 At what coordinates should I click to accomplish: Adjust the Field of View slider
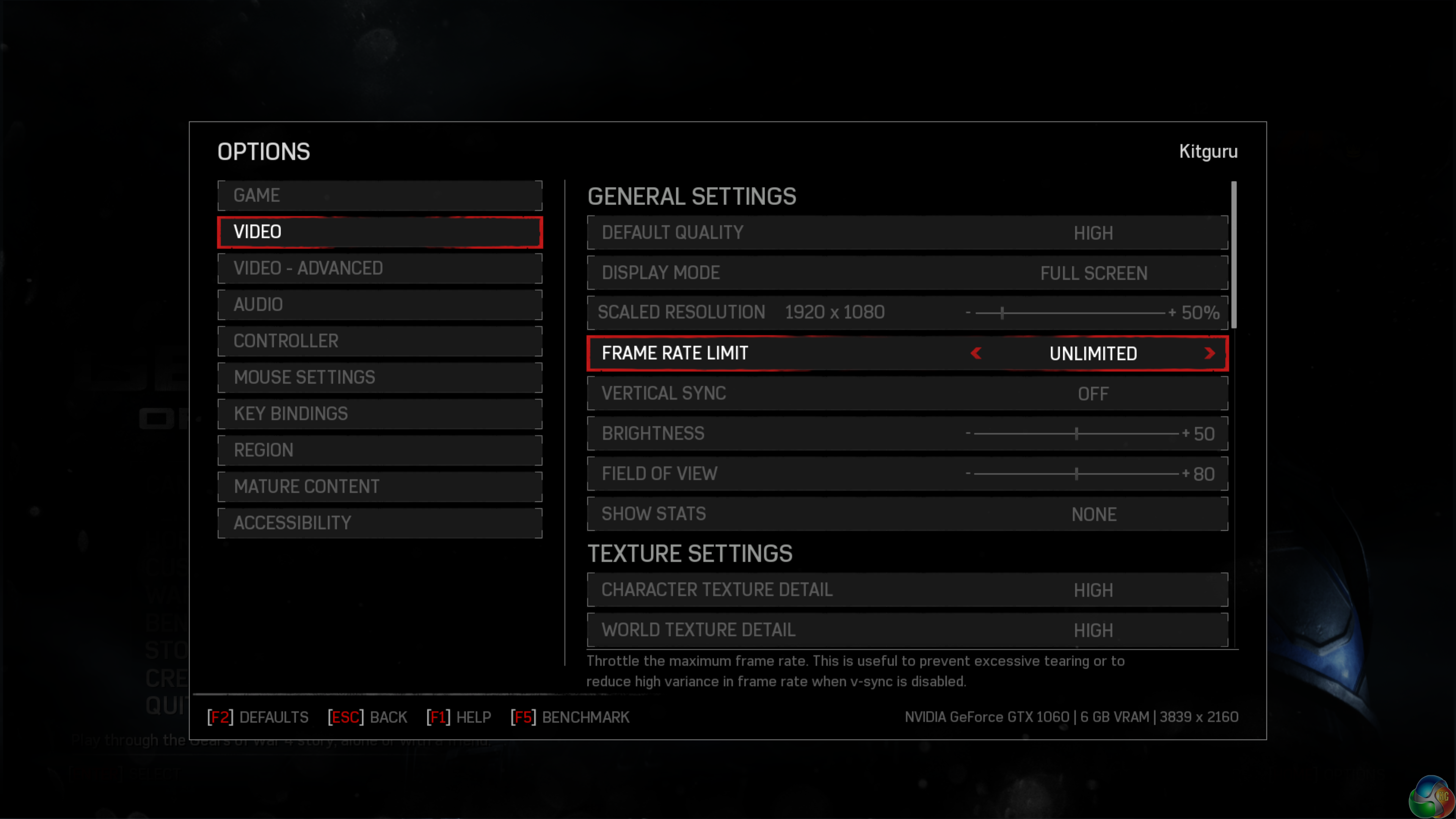coord(1076,474)
